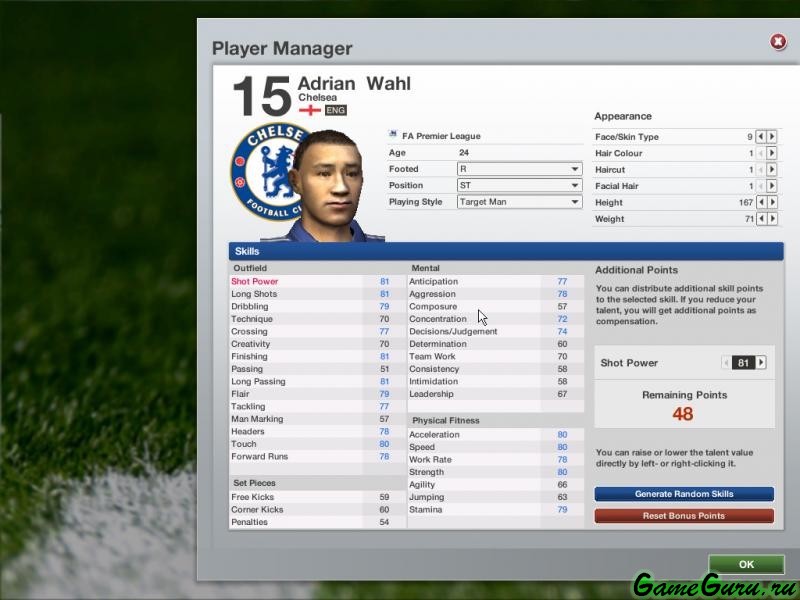Switch to the next Haircut
This screenshot has width=800, height=600.
click(772, 170)
